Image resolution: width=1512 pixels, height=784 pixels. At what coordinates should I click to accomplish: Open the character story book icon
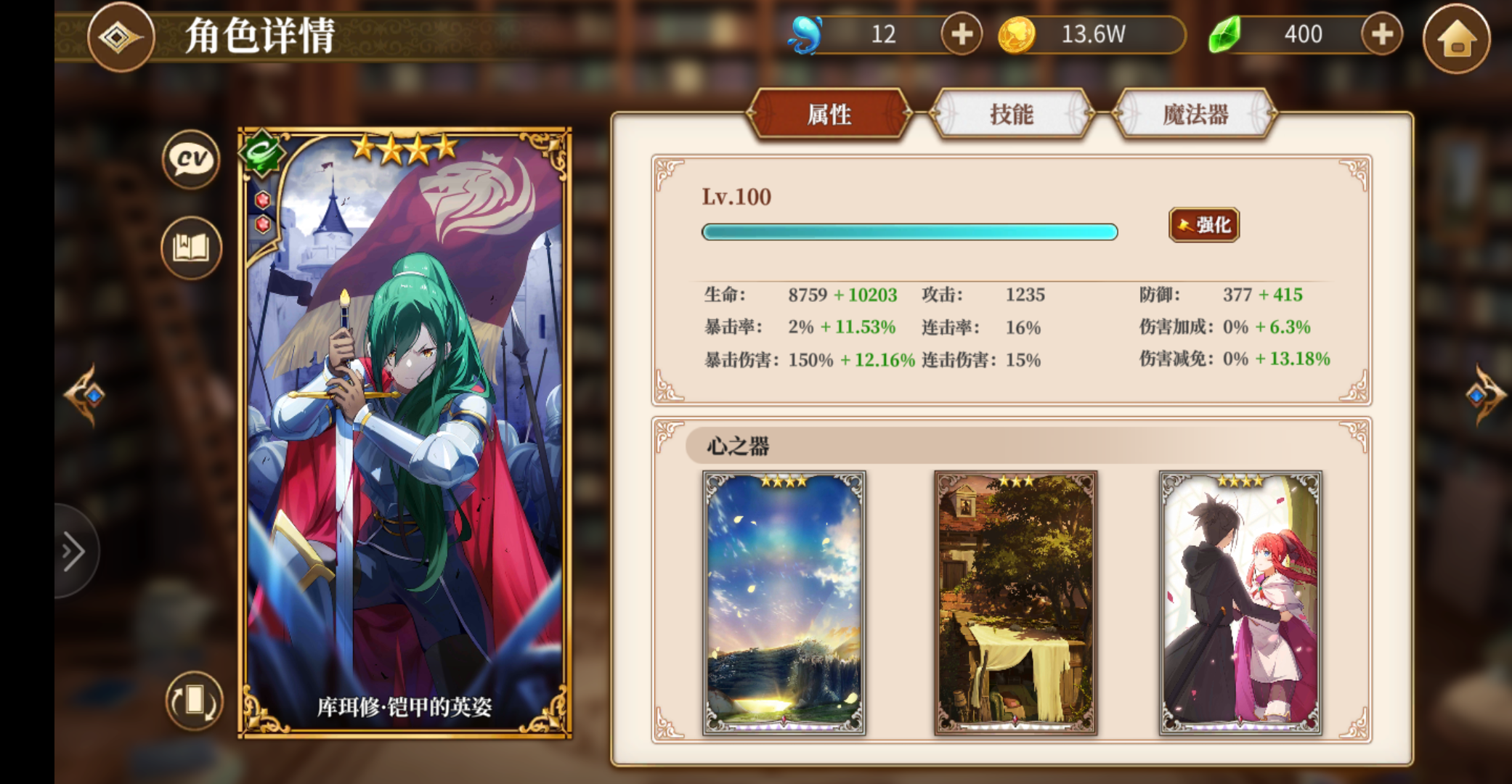[190, 248]
